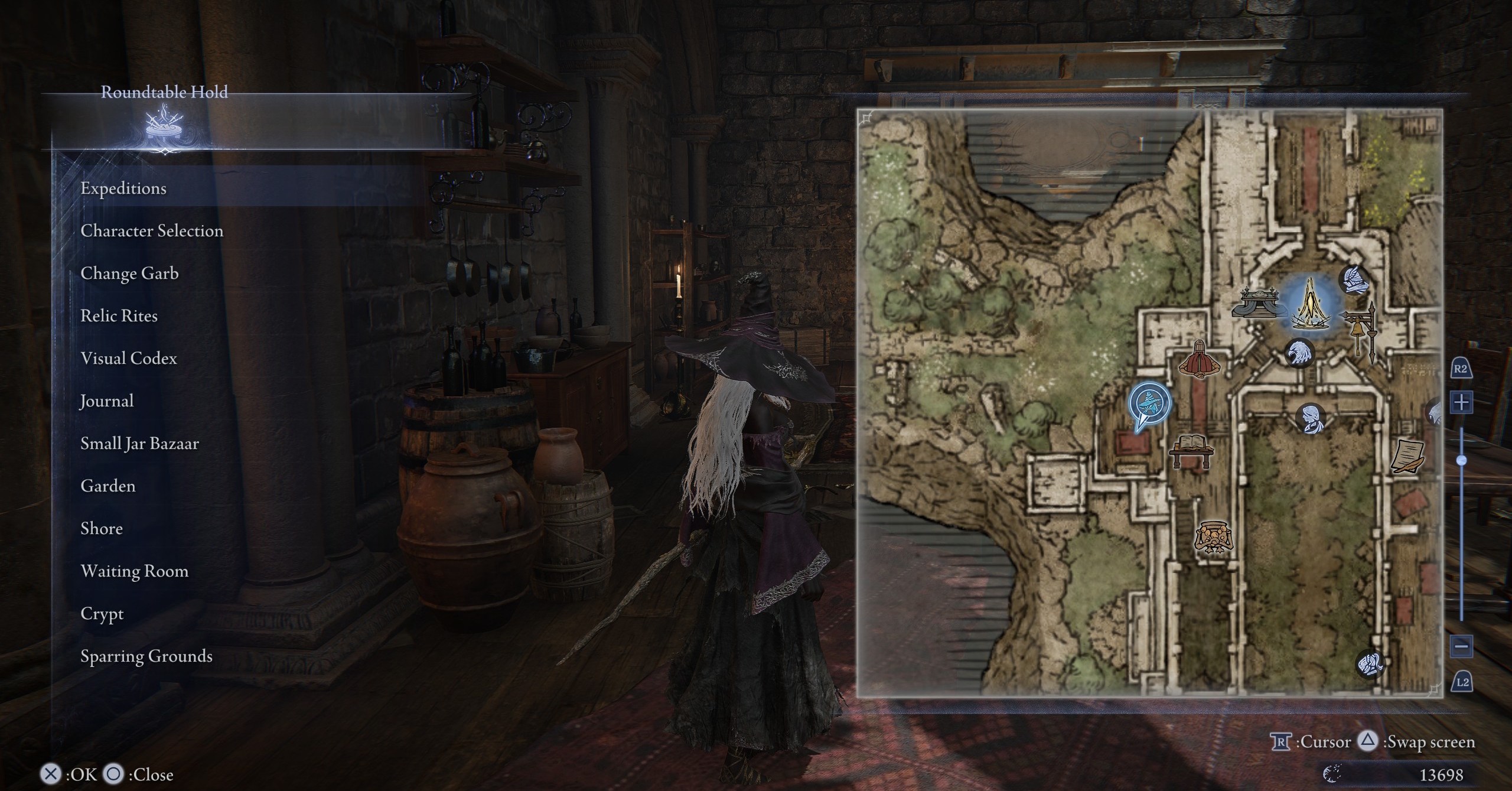This screenshot has height=791, width=1512.
Task: Open Character Selection
Action: tap(152, 230)
